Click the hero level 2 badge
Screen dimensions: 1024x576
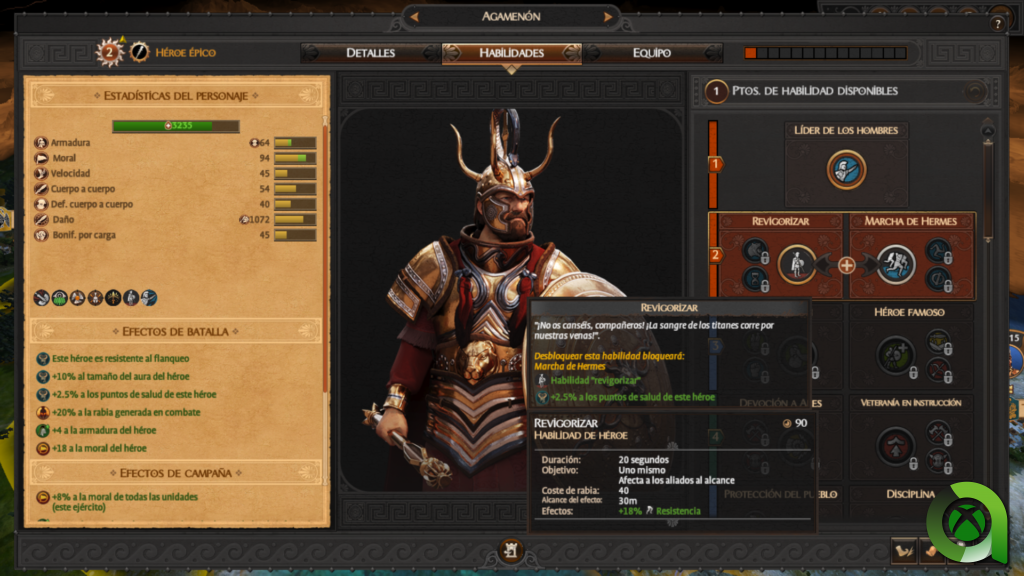pos(109,52)
